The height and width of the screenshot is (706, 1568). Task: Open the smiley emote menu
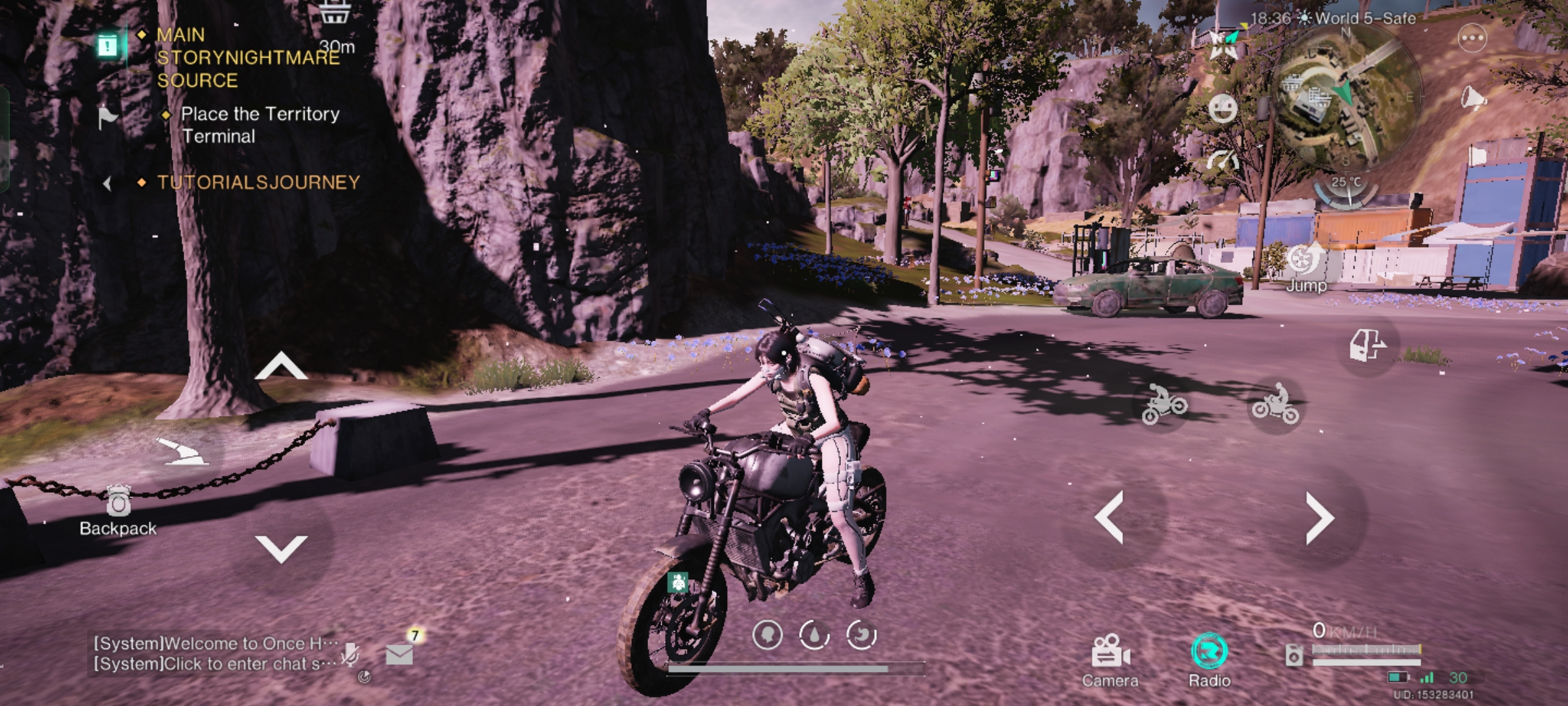(x=1222, y=108)
